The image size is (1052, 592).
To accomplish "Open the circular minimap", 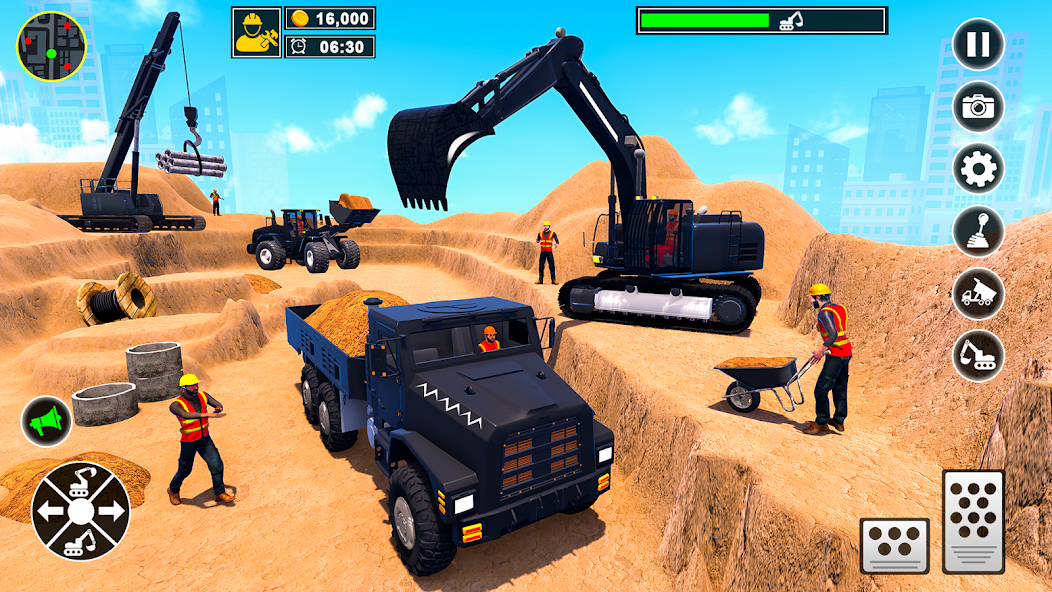I will pos(51,46).
